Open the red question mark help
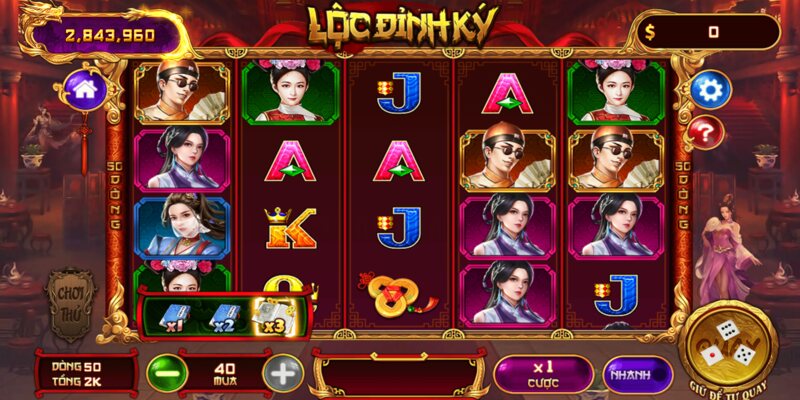 coord(708,131)
